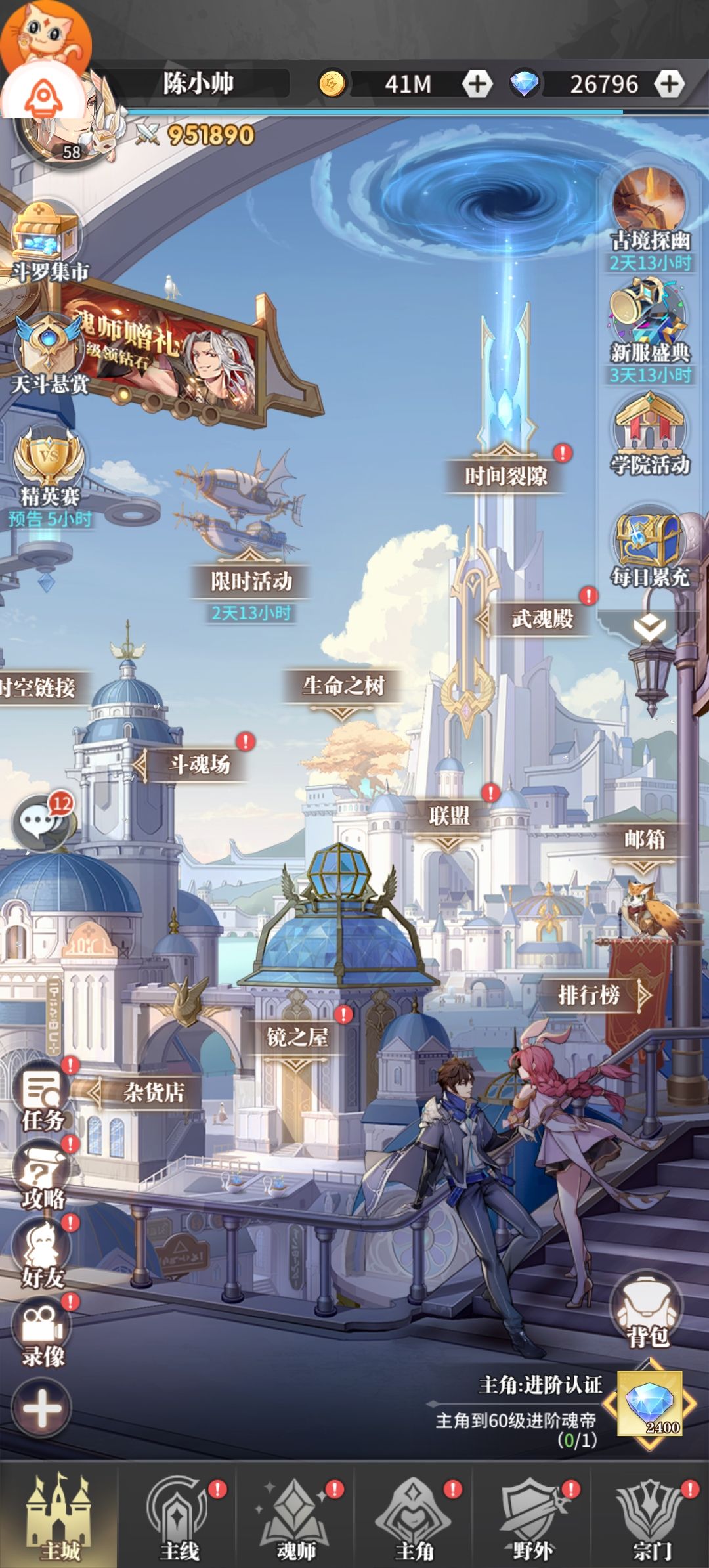Open the 精英赛 trophy event
709x1568 pixels.
pos(49,466)
